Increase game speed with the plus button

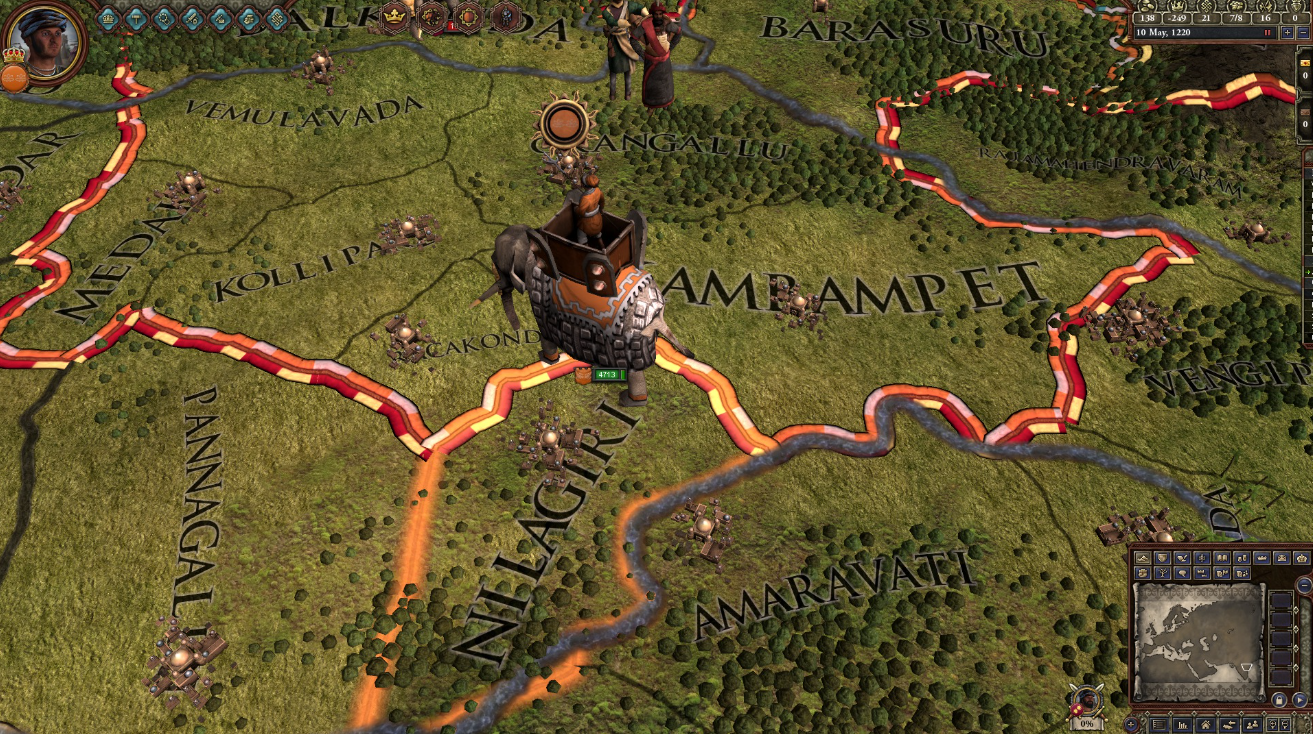click(1287, 33)
